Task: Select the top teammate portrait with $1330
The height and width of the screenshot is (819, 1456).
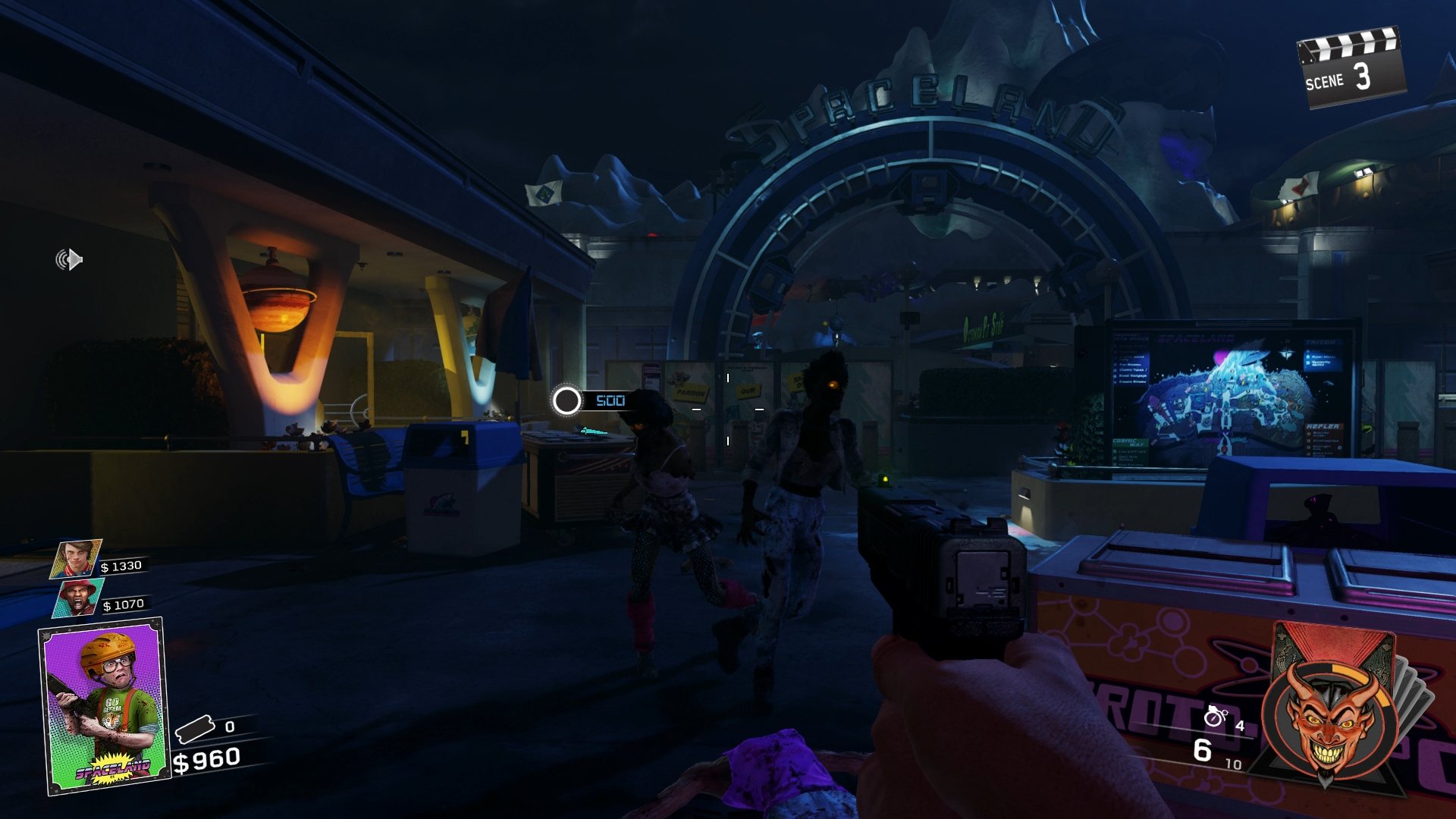Action: point(76,559)
